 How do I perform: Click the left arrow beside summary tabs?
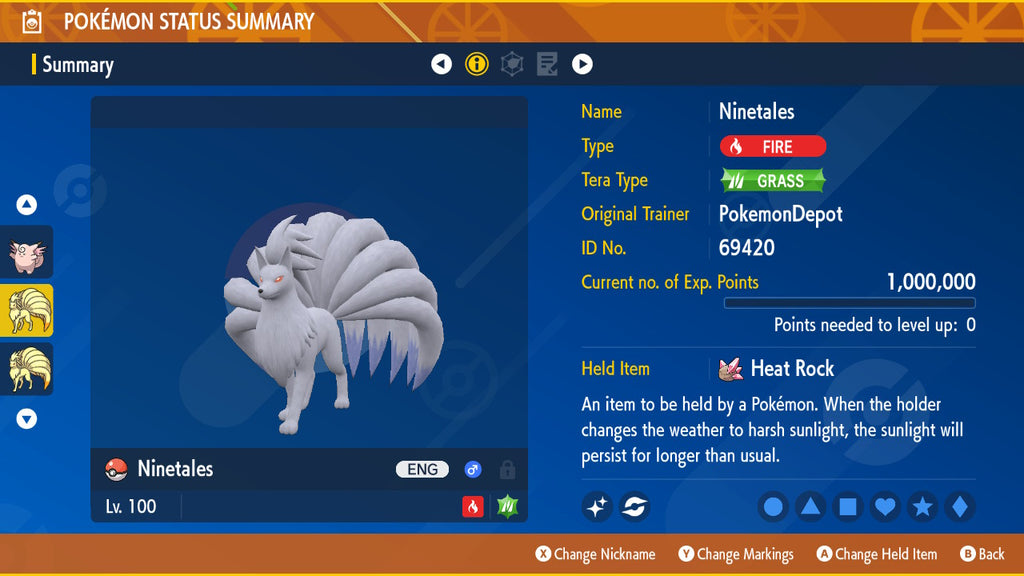click(441, 65)
